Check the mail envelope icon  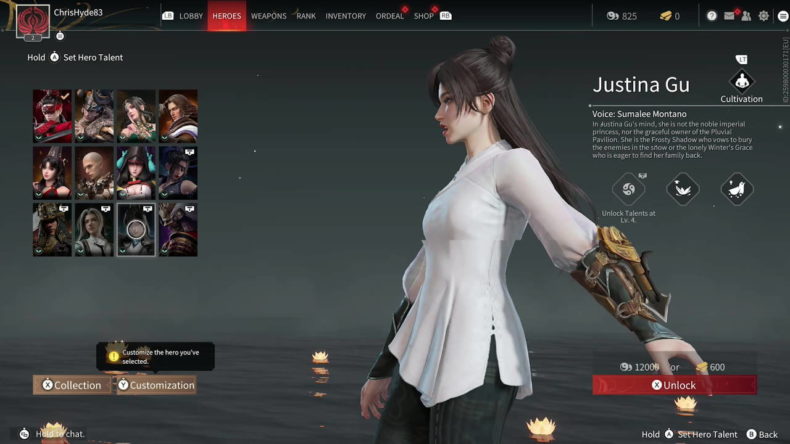(x=729, y=16)
